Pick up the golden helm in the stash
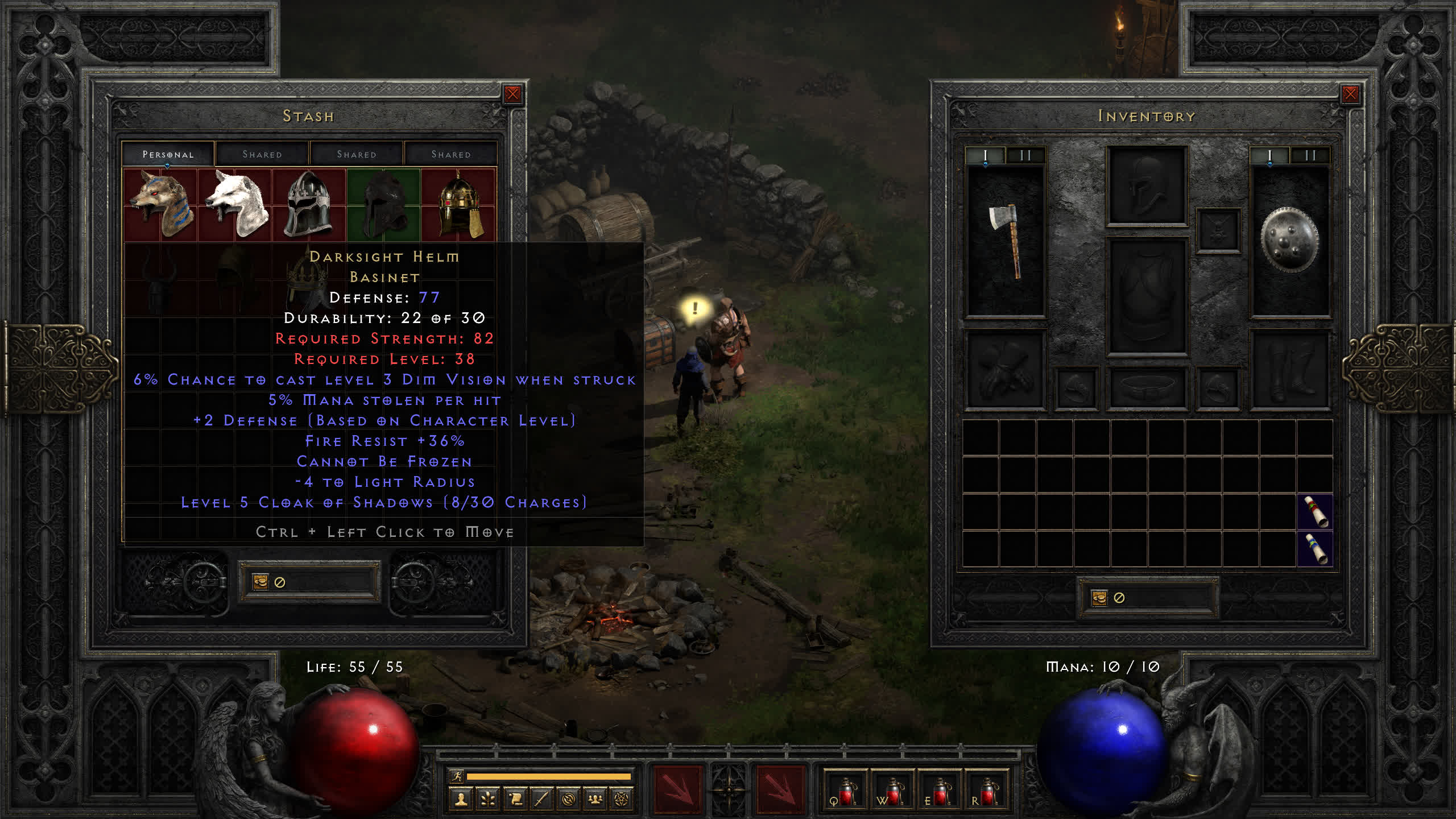Viewport: 1456px width, 819px height. coord(458,204)
